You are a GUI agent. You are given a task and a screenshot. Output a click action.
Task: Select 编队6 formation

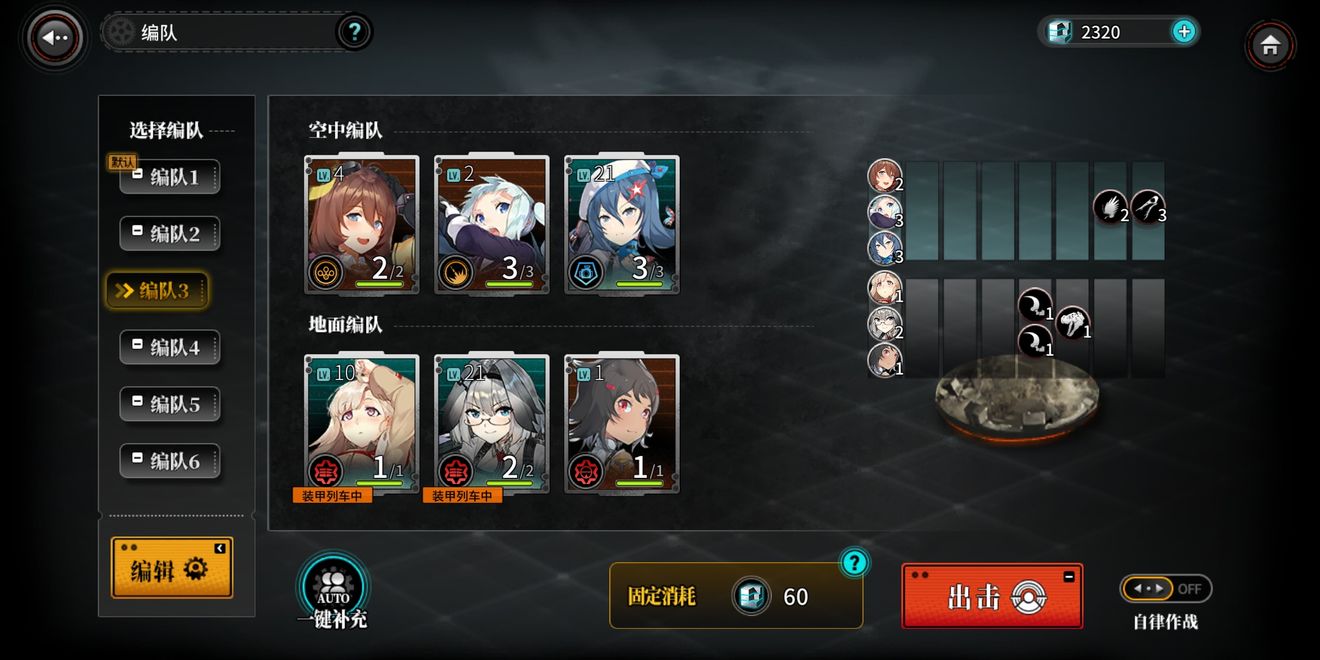tap(170, 462)
